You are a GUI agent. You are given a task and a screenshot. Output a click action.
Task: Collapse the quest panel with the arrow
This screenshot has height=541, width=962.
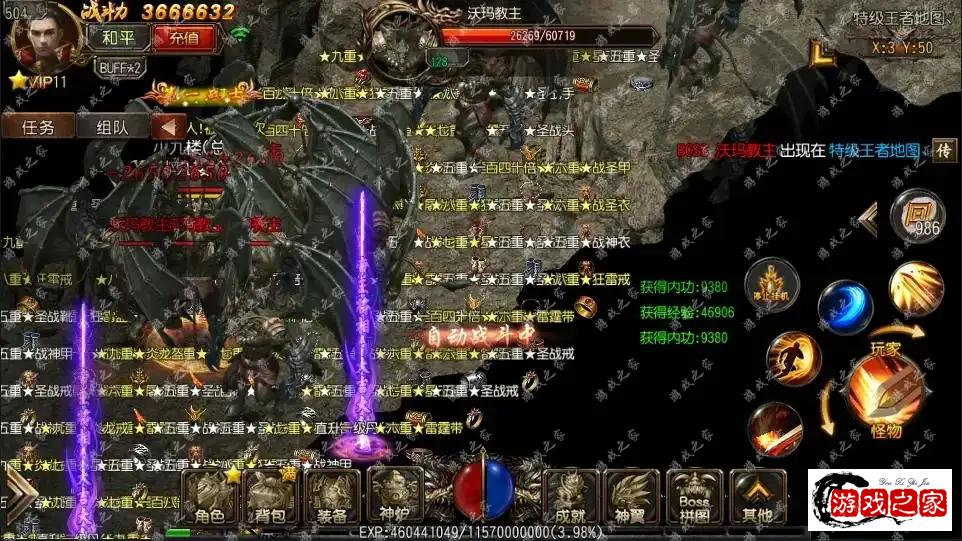point(169,127)
